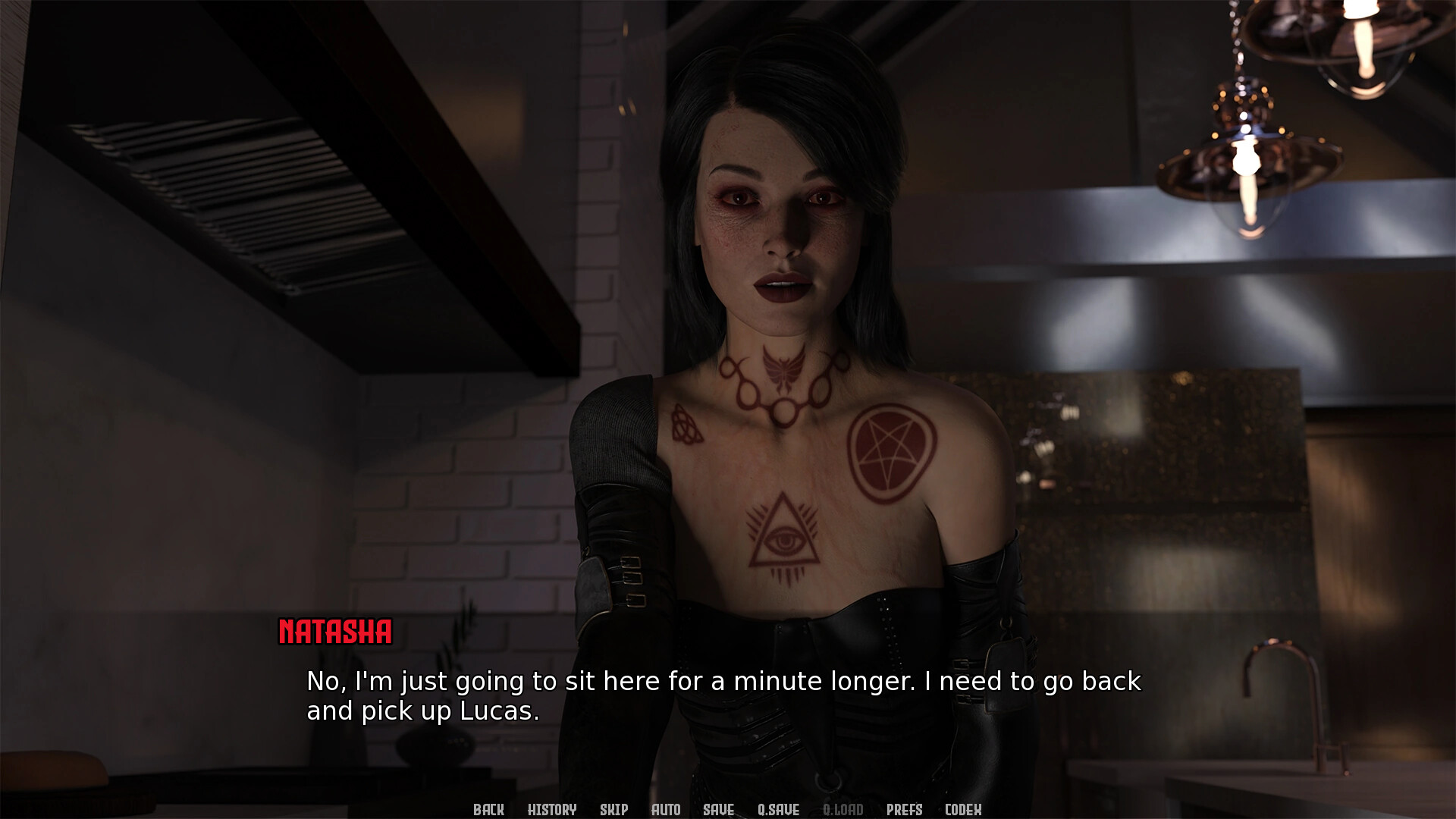The height and width of the screenshot is (819, 1456).
Task: Go back one dialogue line
Action: tap(488, 809)
